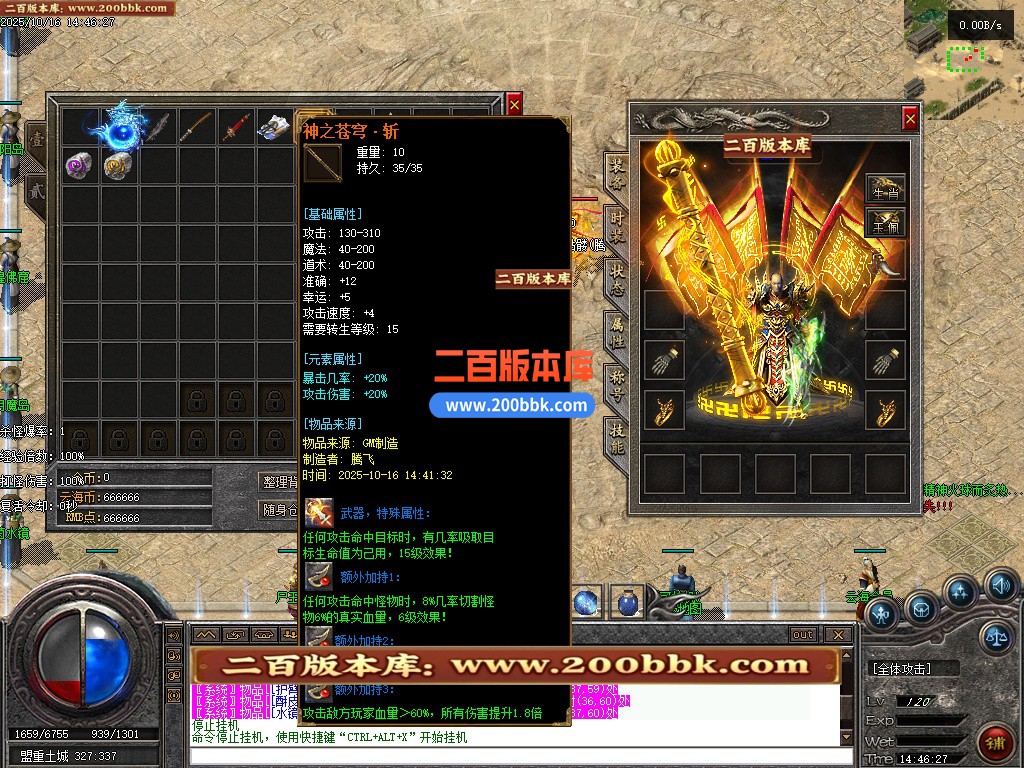
Task: Open the 技能 skills tab
Action: (x=617, y=437)
